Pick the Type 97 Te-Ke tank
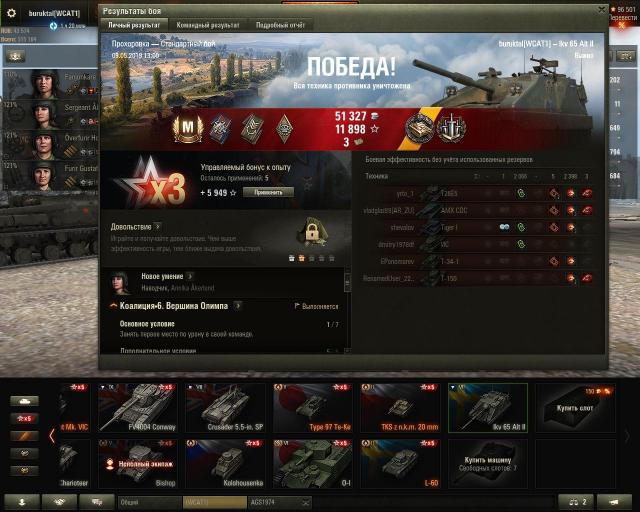640x512 pixels. pyautogui.click(x=312, y=407)
